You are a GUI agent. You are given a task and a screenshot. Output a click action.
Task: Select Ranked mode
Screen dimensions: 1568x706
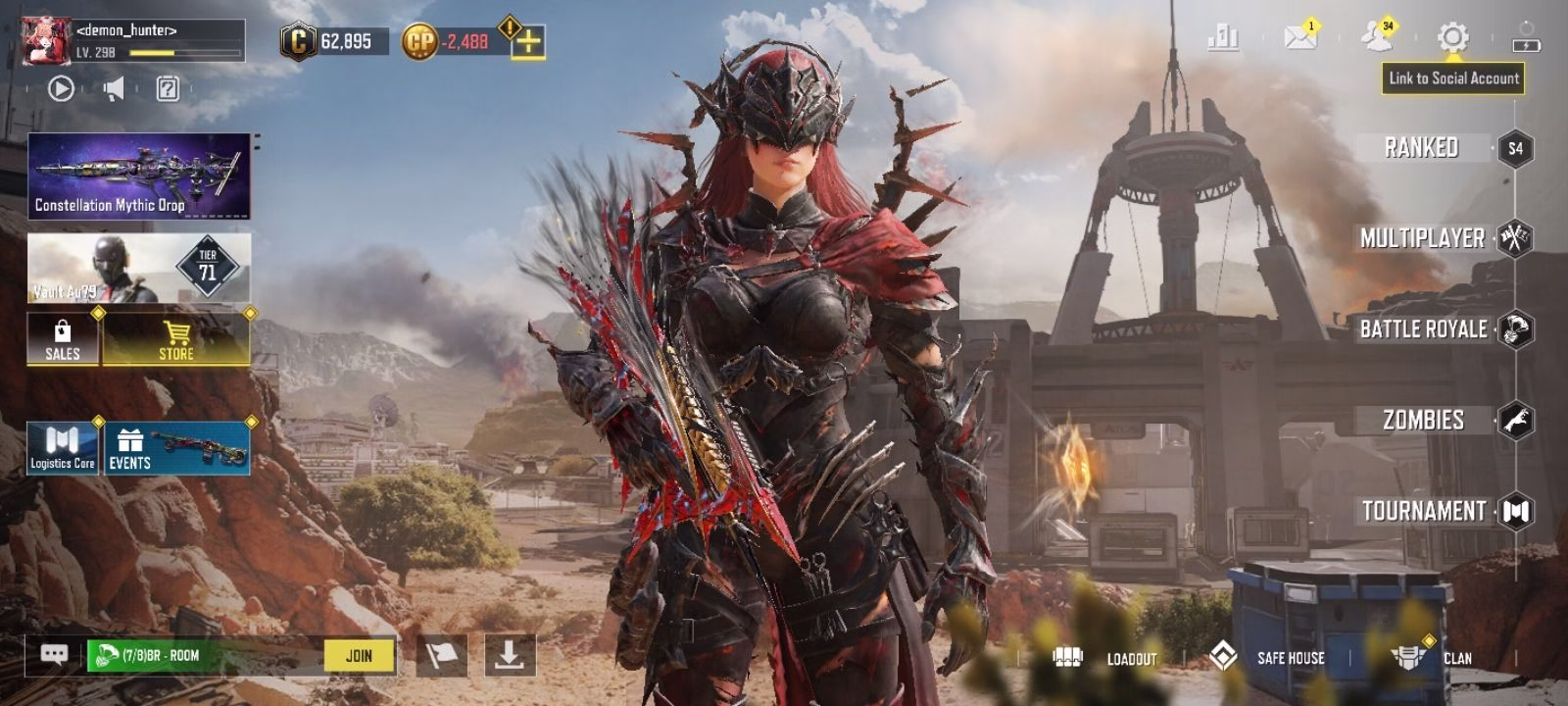1422,148
